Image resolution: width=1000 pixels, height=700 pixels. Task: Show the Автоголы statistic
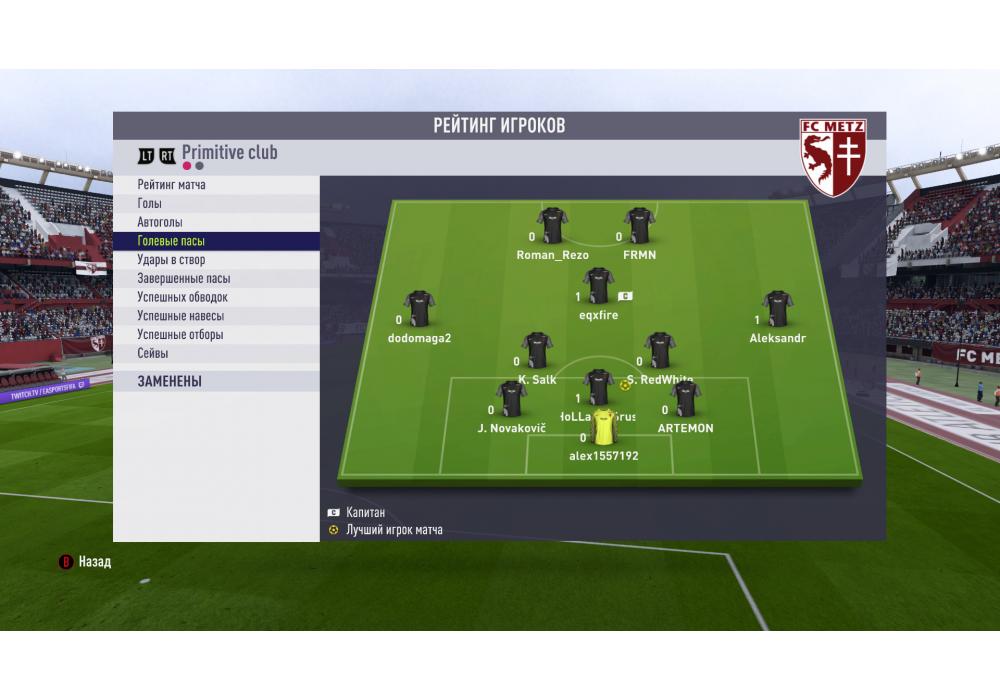(x=160, y=222)
